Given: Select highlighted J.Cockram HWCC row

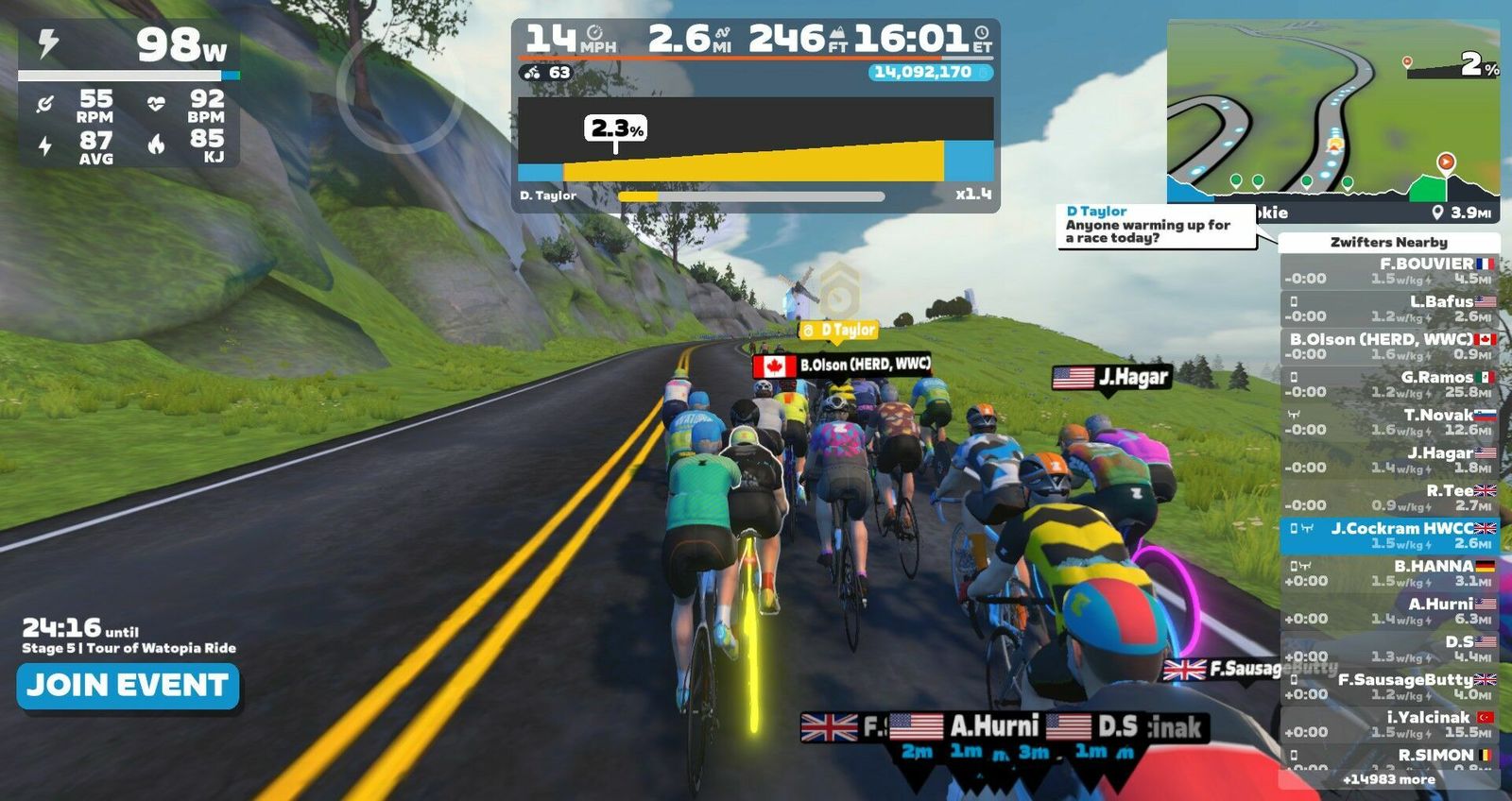Looking at the screenshot, I should (1389, 536).
